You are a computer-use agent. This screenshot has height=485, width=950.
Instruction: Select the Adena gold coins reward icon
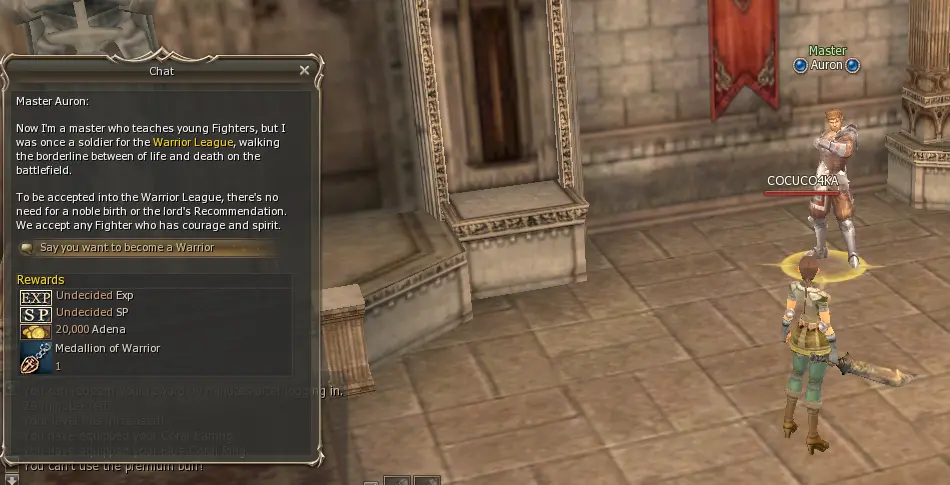click(35, 330)
